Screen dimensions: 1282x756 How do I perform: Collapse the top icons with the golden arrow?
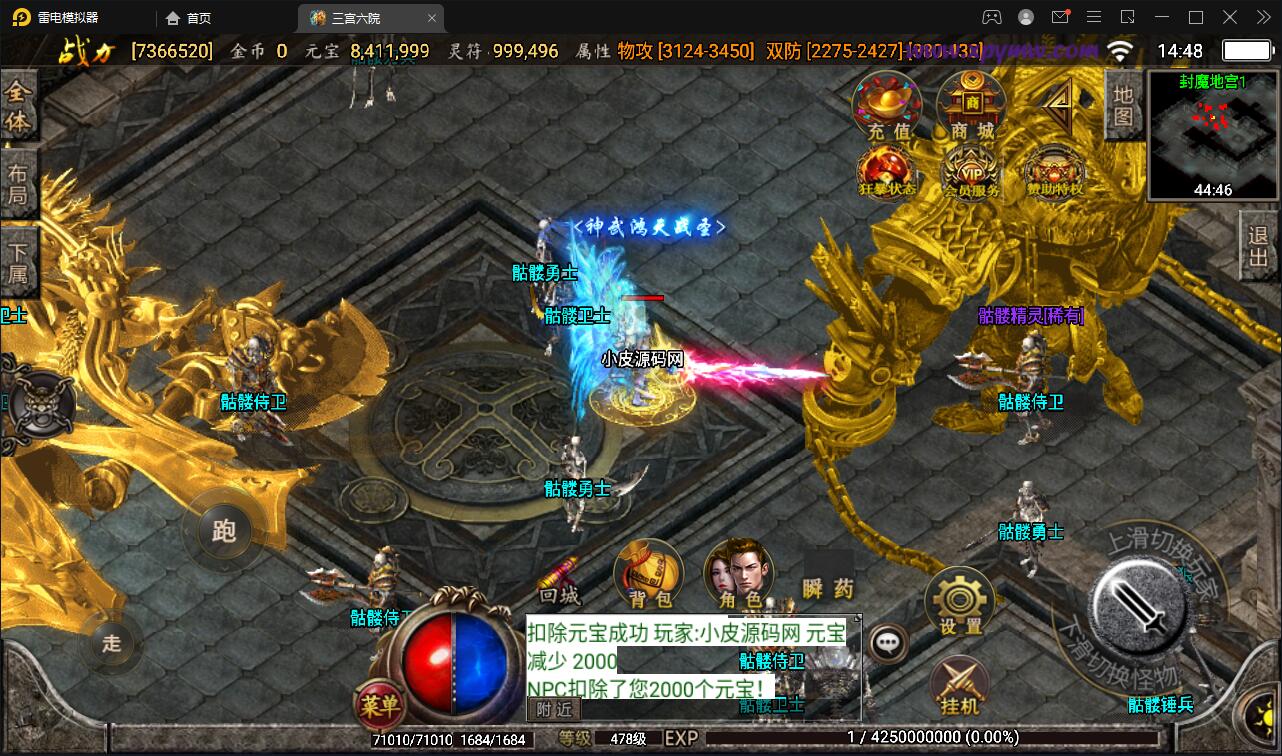(1058, 102)
